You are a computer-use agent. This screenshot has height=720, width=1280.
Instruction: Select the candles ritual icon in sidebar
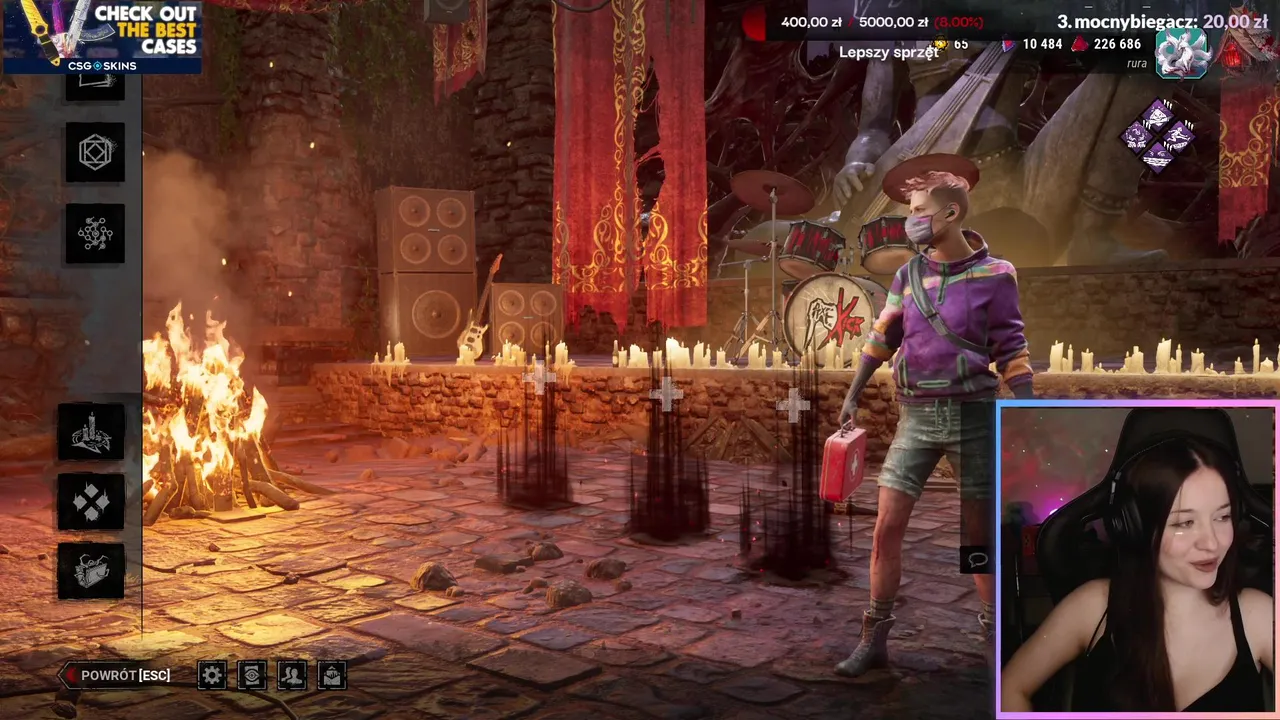91,431
